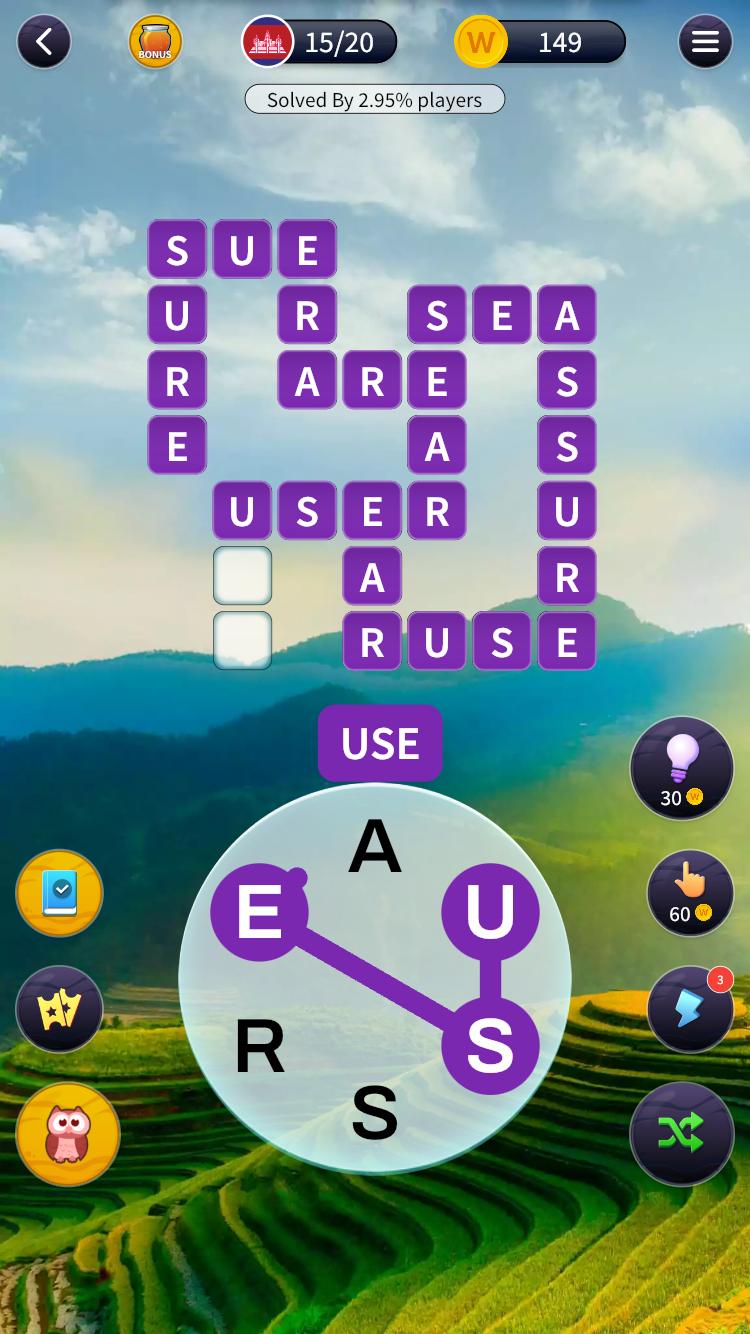Tap the gold W coin balance
750x1334 pixels.
tap(540, 42)
